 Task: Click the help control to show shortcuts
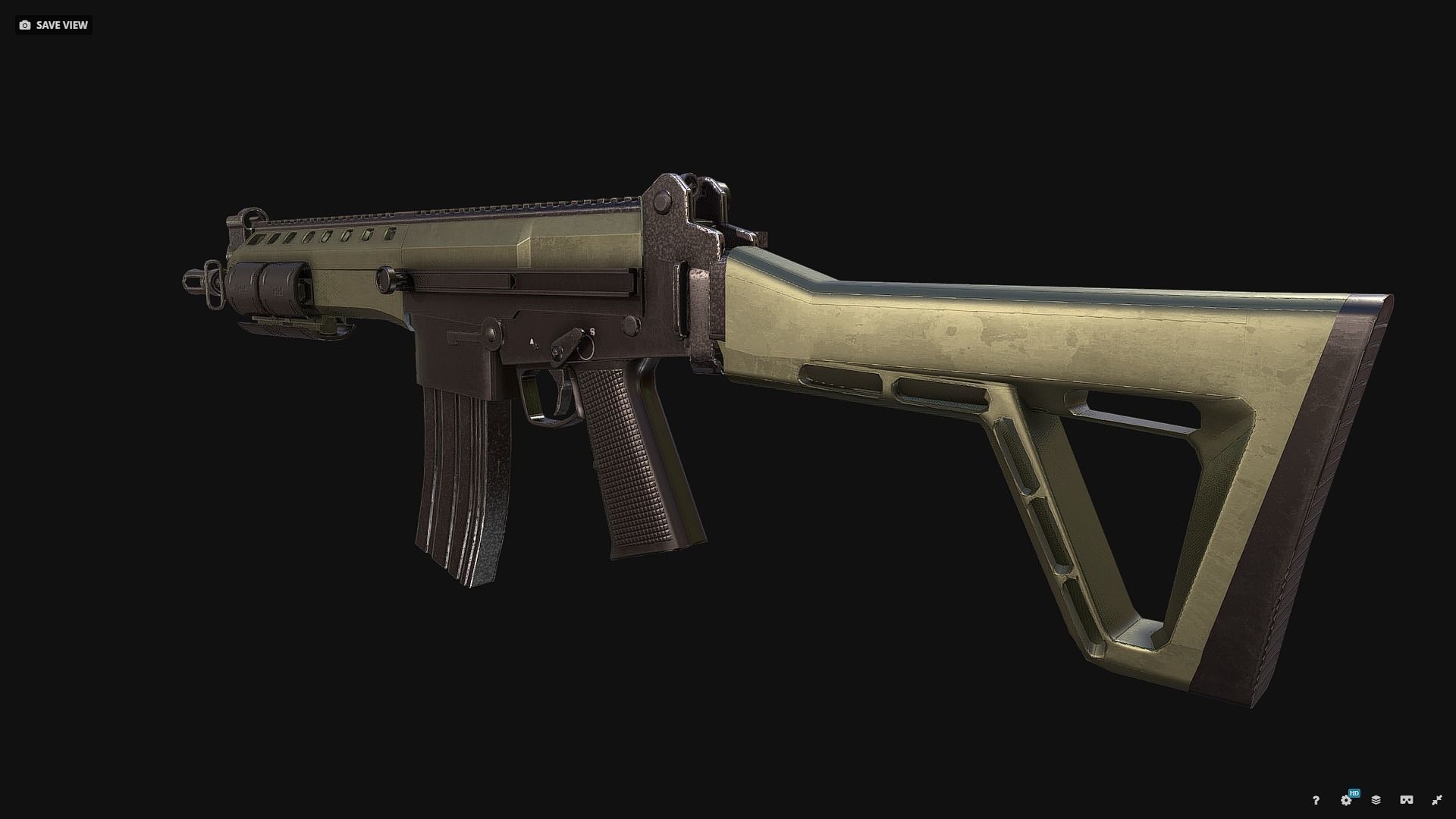[1316, 801]
